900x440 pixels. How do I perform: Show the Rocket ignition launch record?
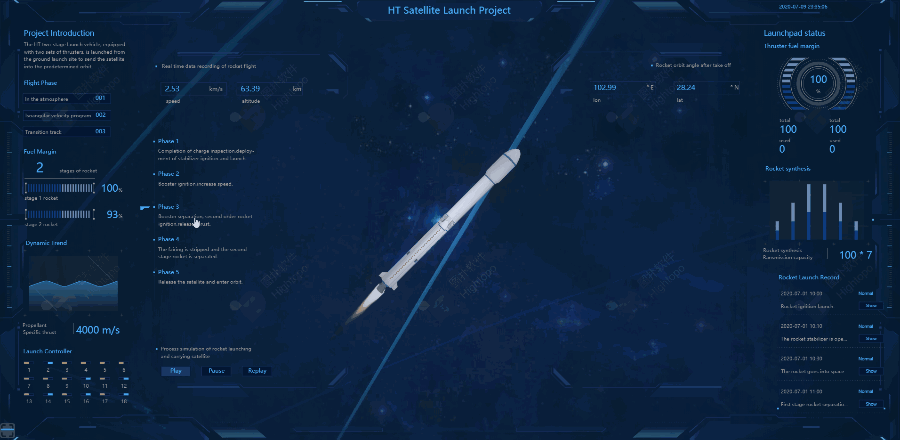click(x=870, y=306)
